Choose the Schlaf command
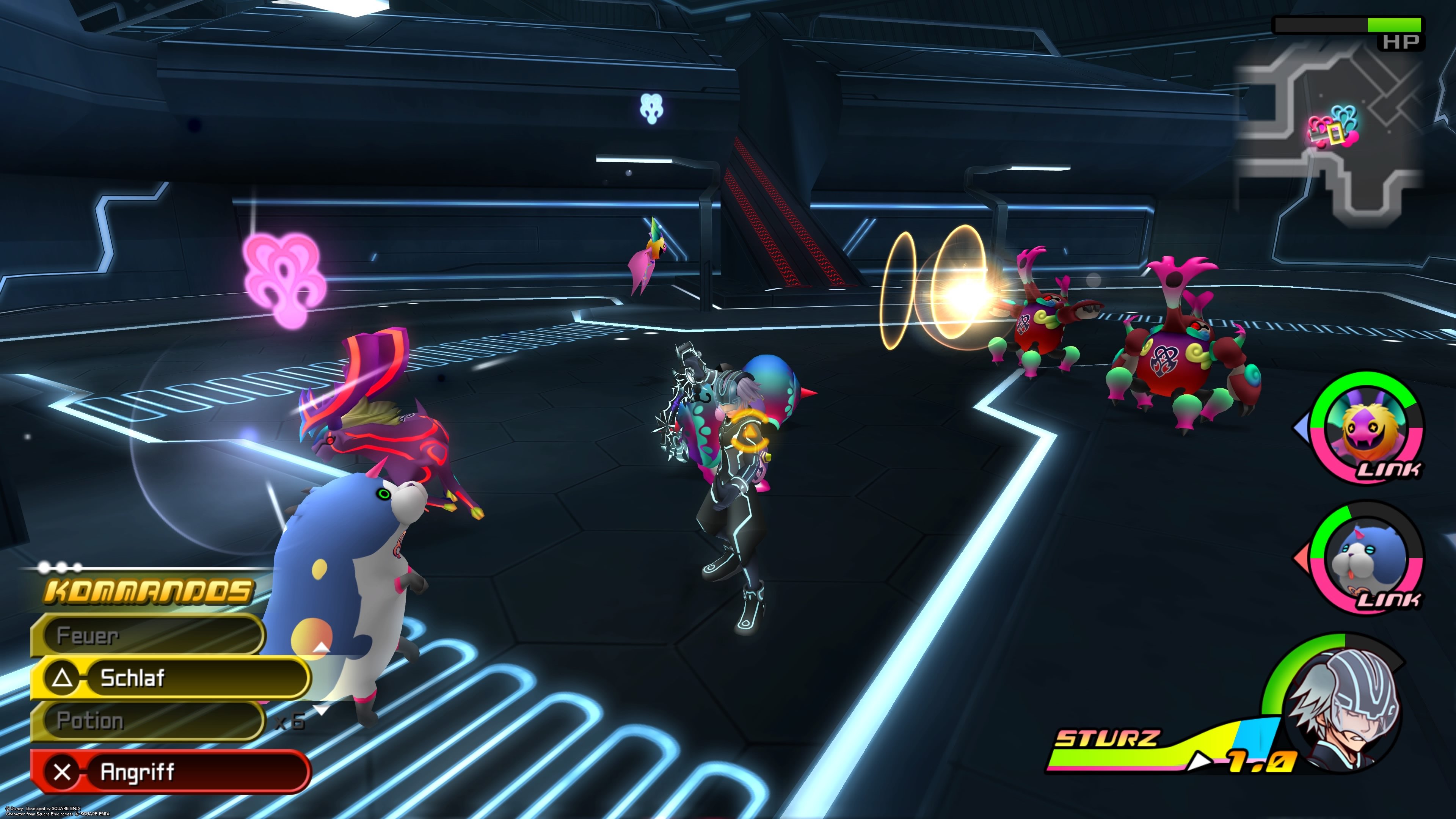The width and height of the screenshot is (1456, 819). tap(169, 677)
